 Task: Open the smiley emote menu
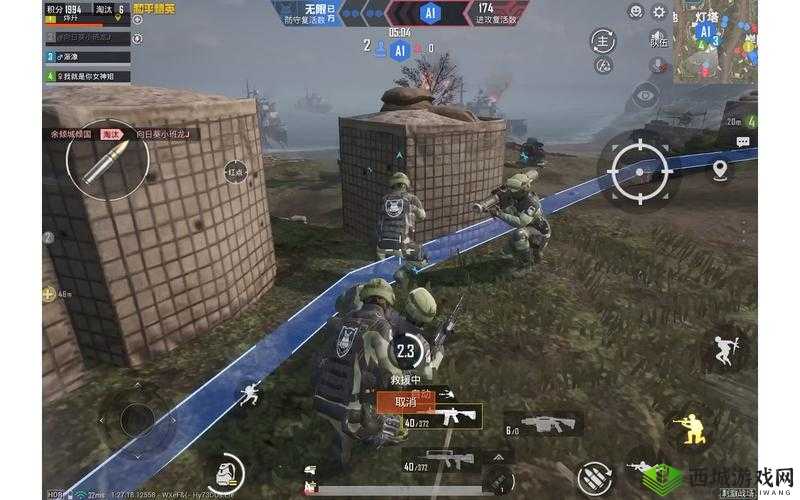(x=634, y=12)
